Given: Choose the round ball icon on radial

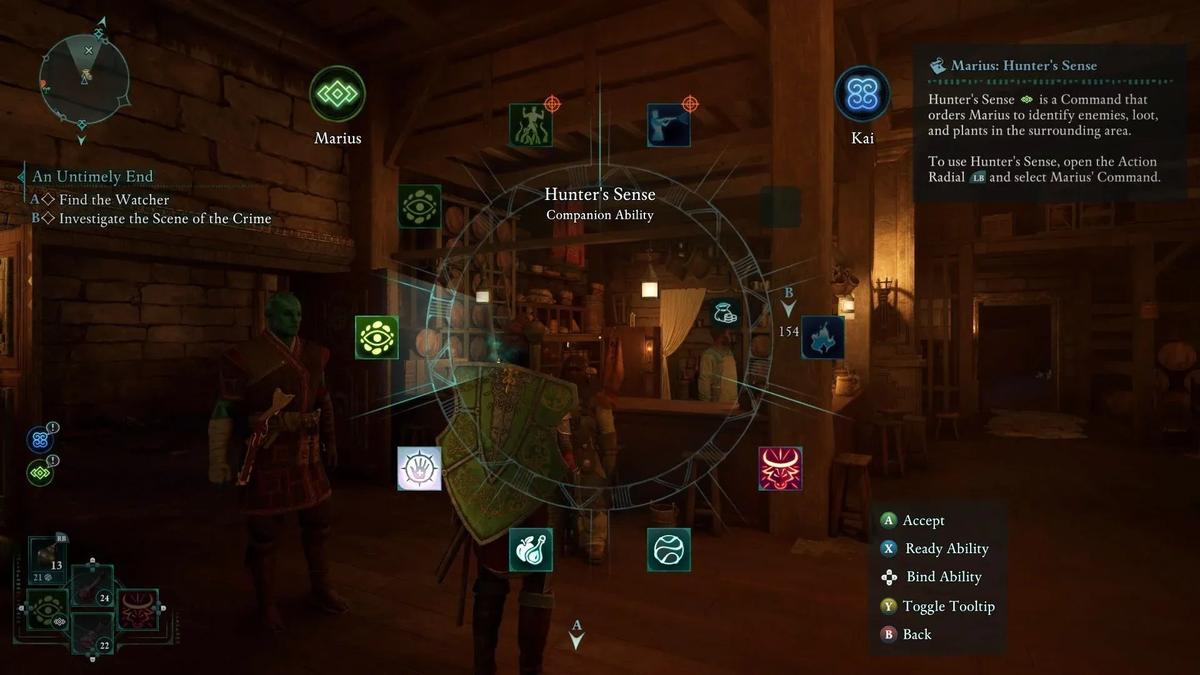Looking at the screenshot, I should (x=668, y=549).
